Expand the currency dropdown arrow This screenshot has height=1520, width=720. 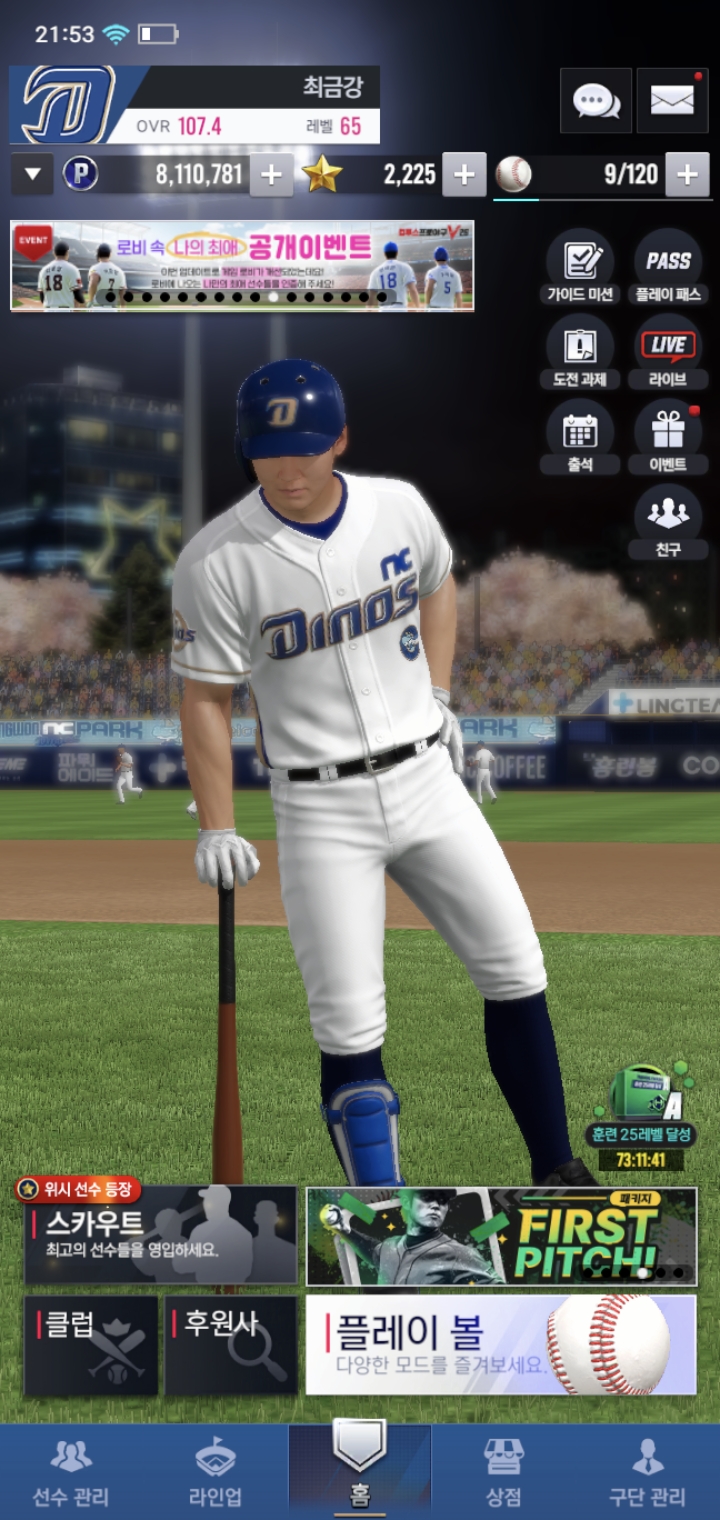[x=32, y=175]
